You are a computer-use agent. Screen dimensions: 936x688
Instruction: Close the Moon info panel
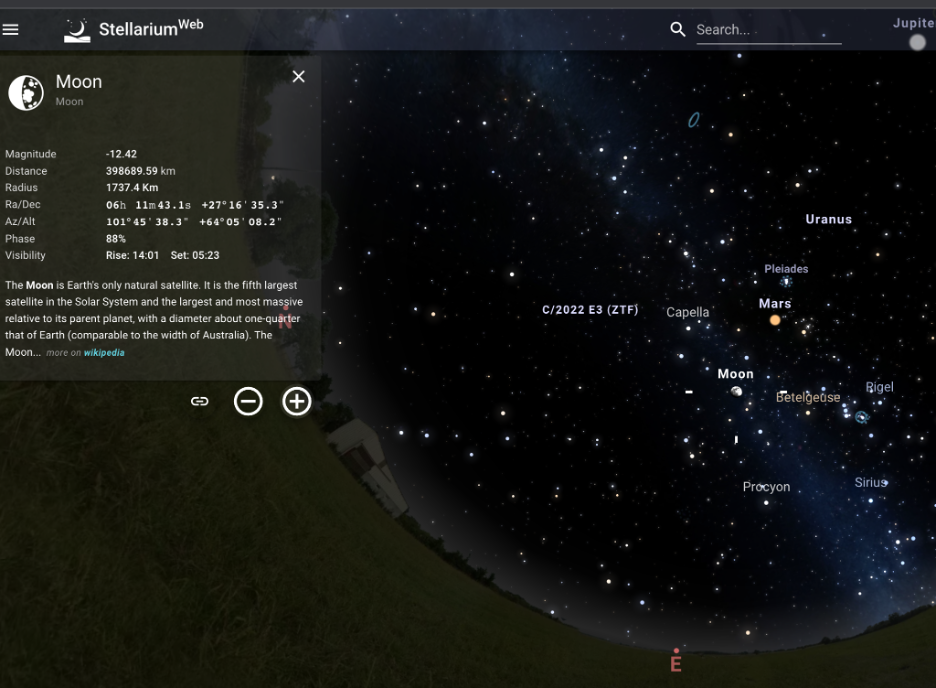pyautogui.click(x=298, y=77)
